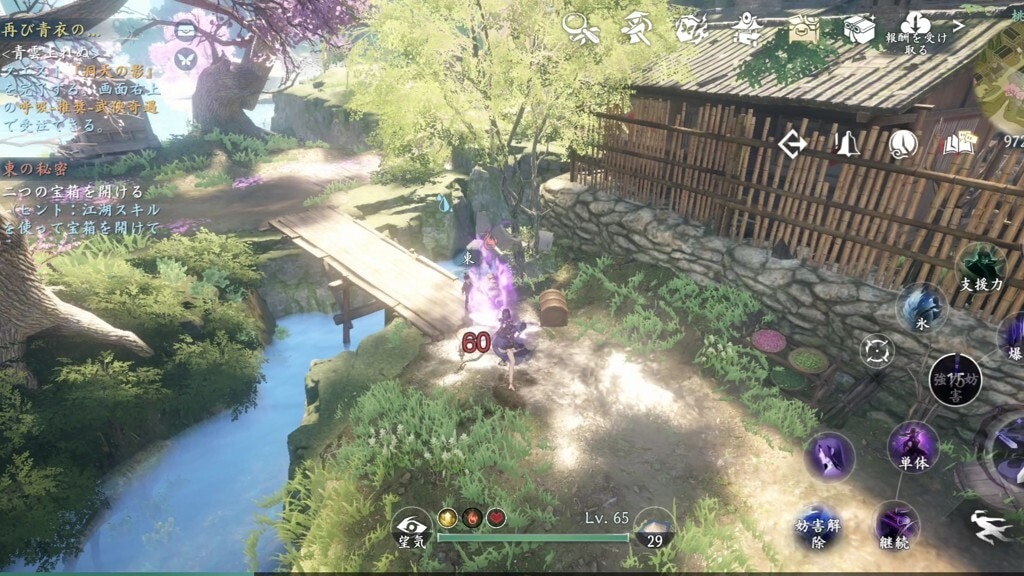Open the flaming mask icon
This screenshot has height=576, width=1024.
(x=691, y=28)
